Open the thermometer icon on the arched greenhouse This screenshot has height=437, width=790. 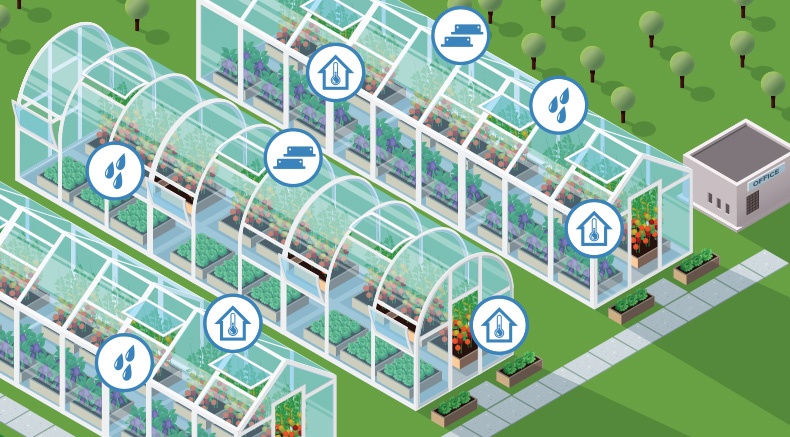coord(499,325)
